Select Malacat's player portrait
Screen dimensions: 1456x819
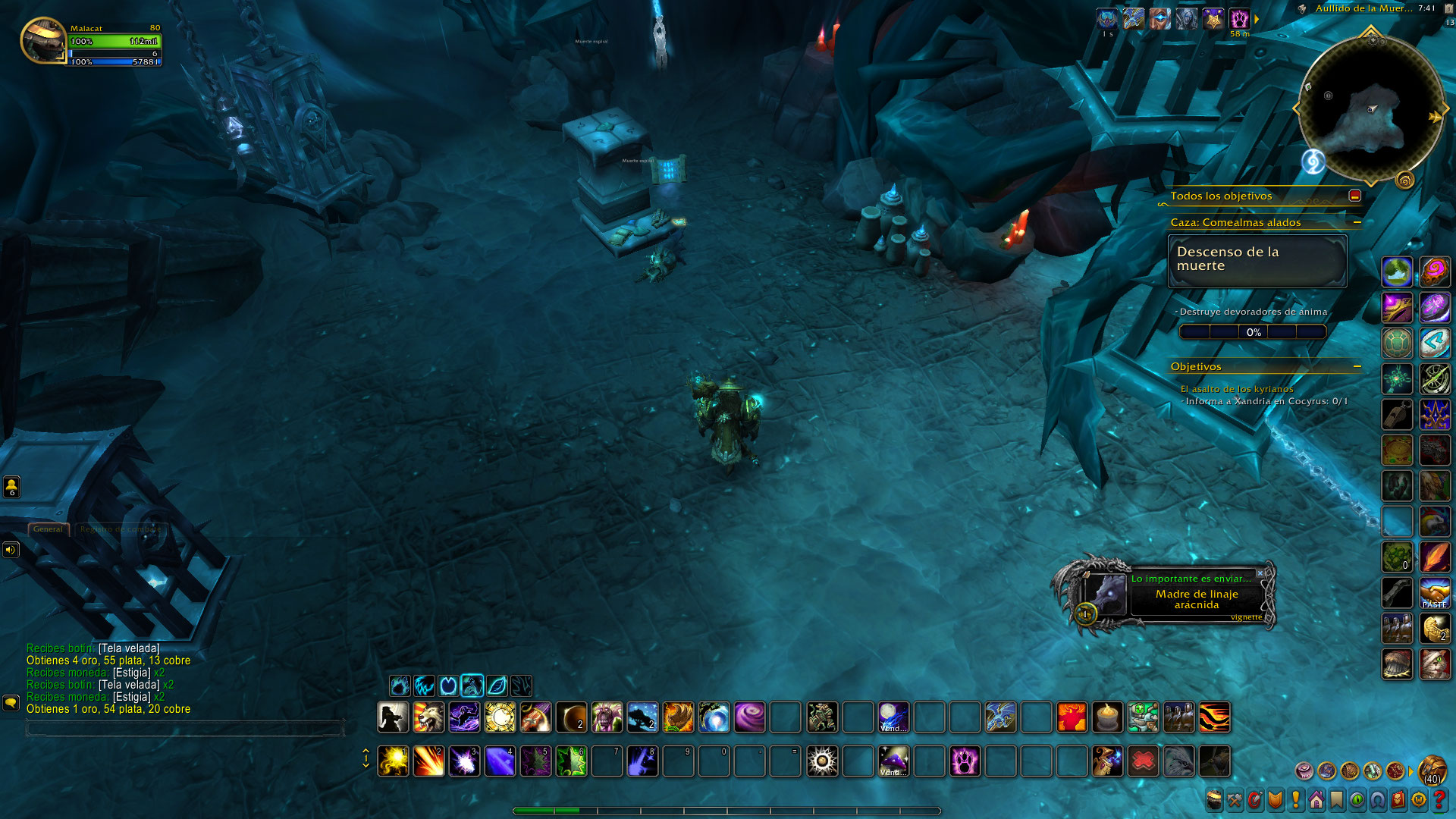tap(44, 41)
